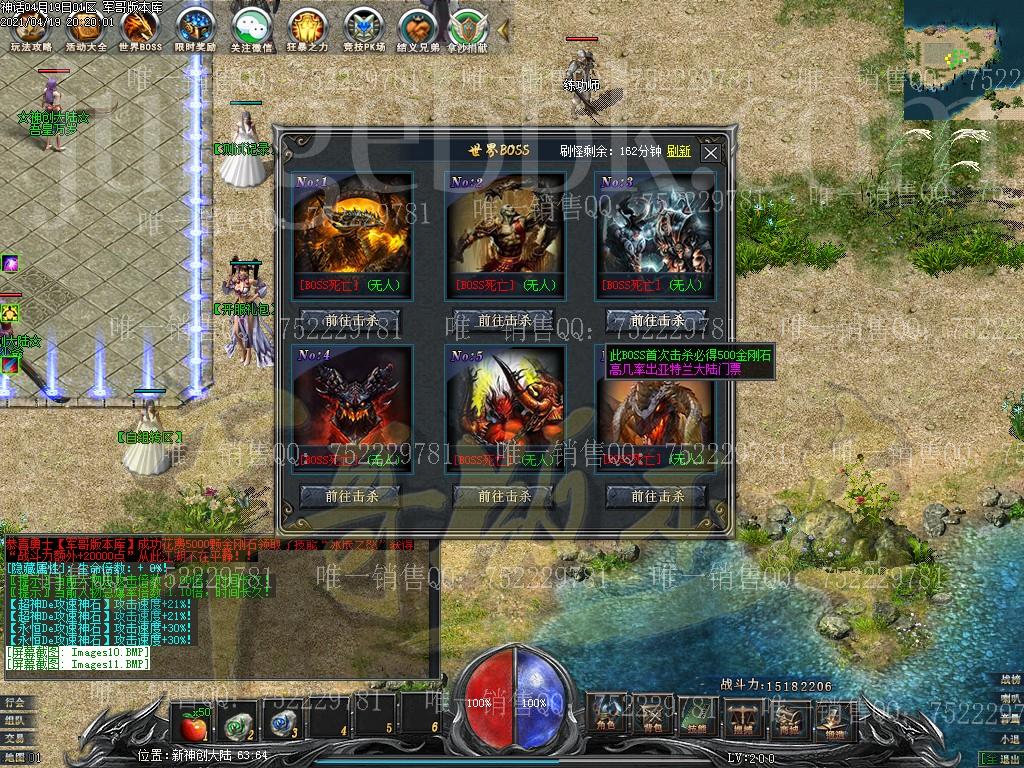Open the 玩法攻略 guide icon
This screenshot has width=1024, height=768.
tap(30, 27)
